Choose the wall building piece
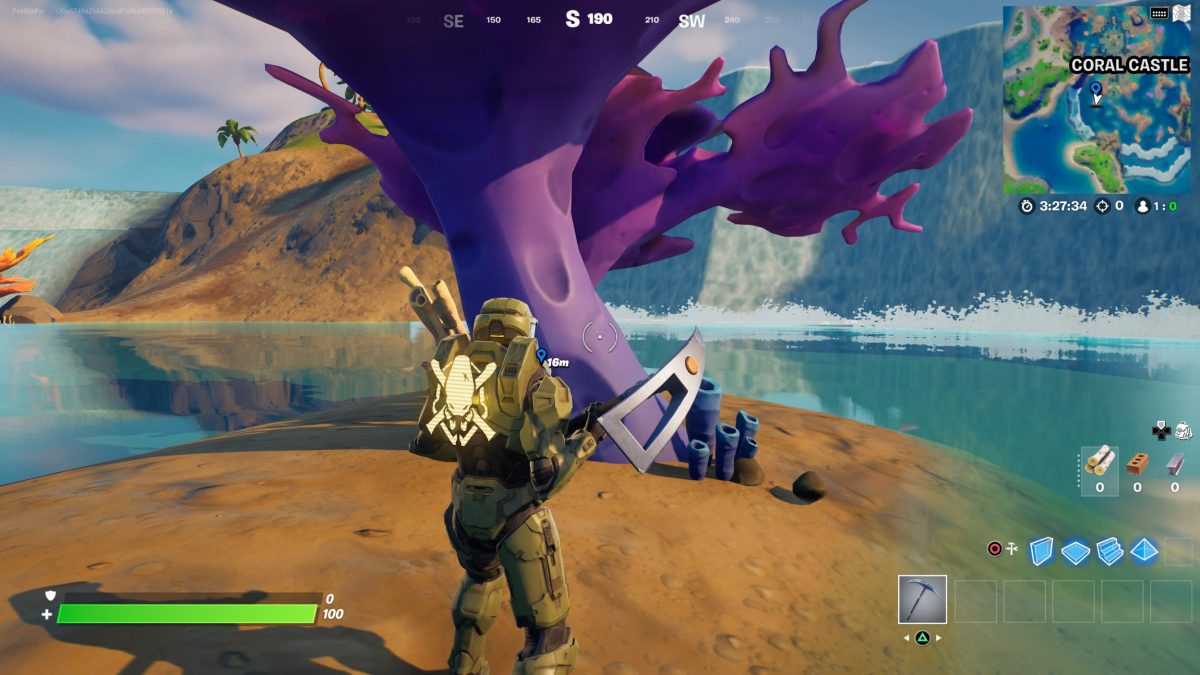 (1042, 551)
